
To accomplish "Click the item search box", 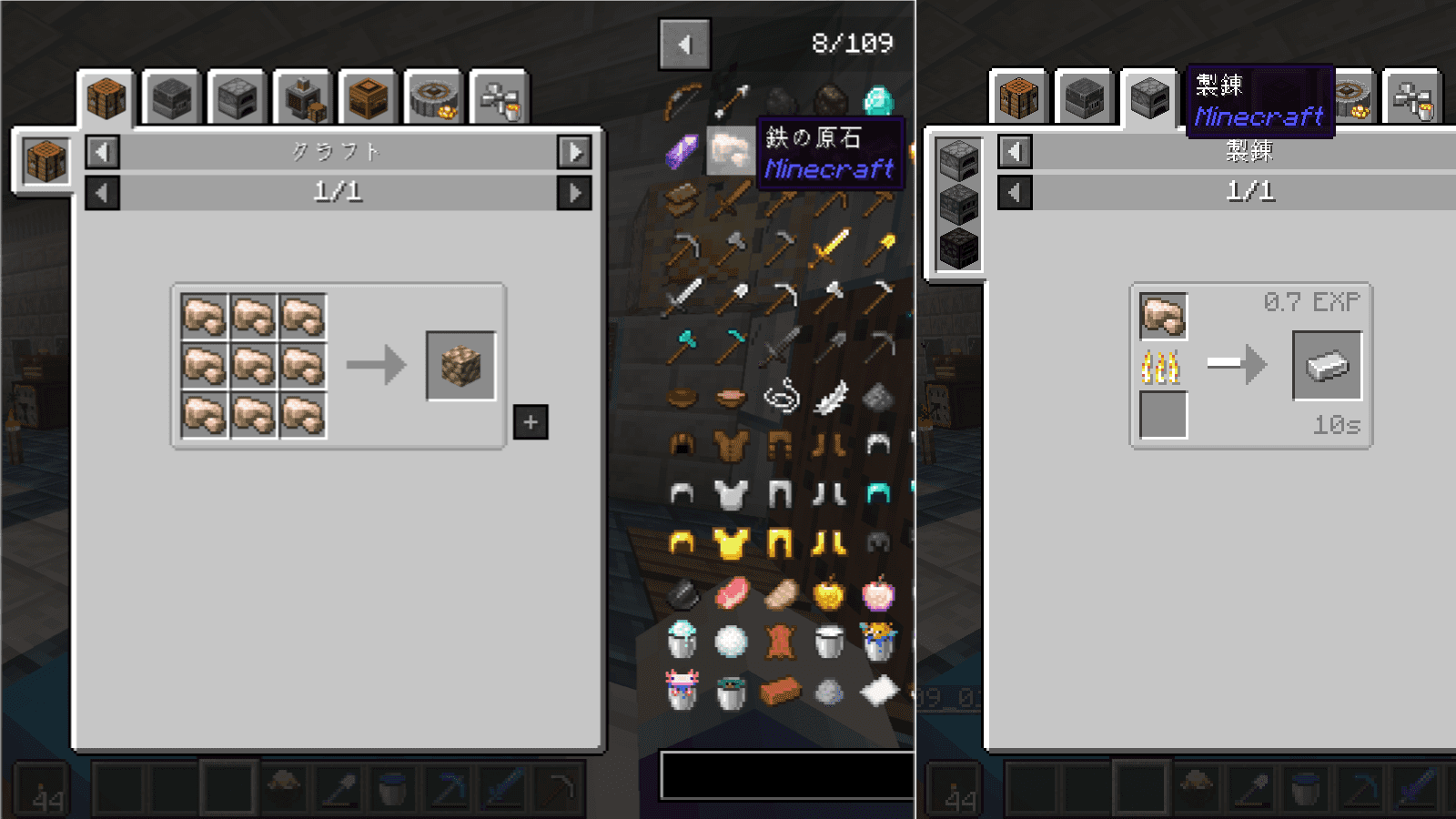I will coord(787,775).
